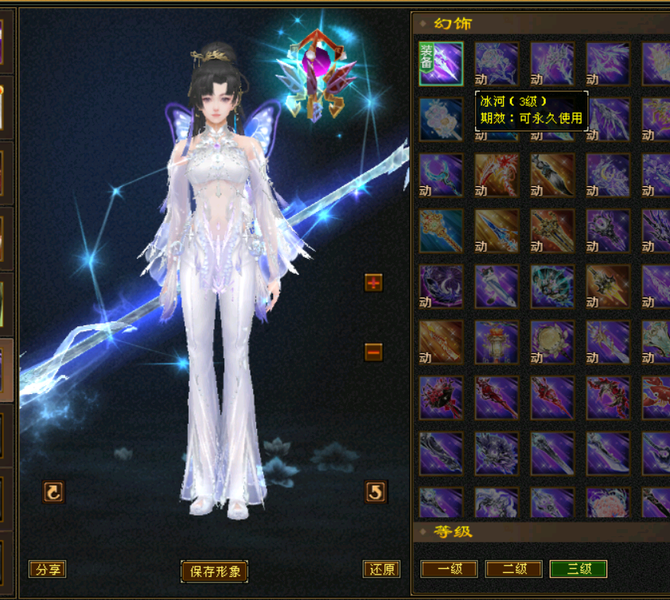
Task: Share the look with 分享
Action: [x=47, y=569]
